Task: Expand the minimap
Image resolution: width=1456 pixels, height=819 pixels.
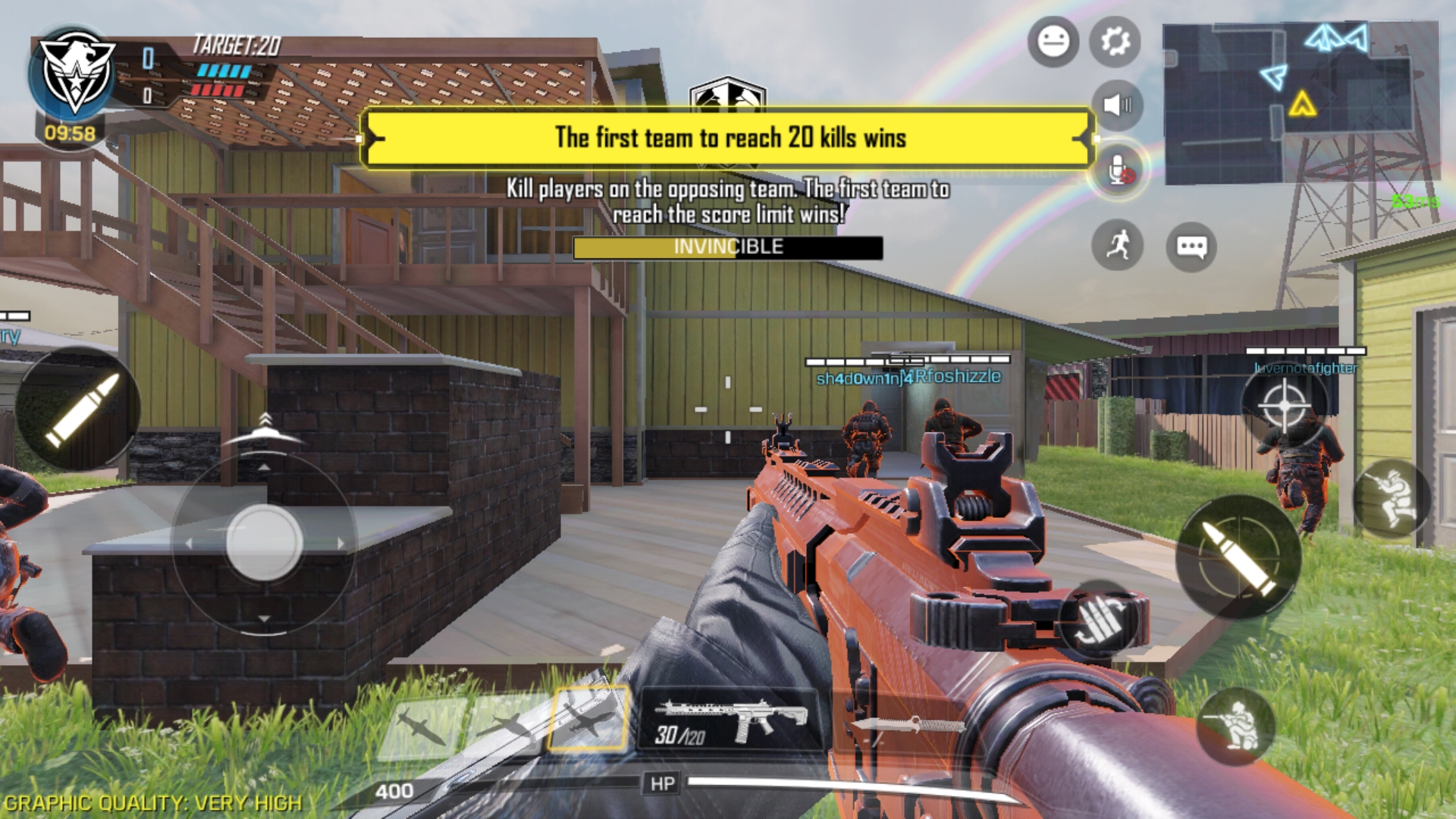Action: coord(1300,102)
